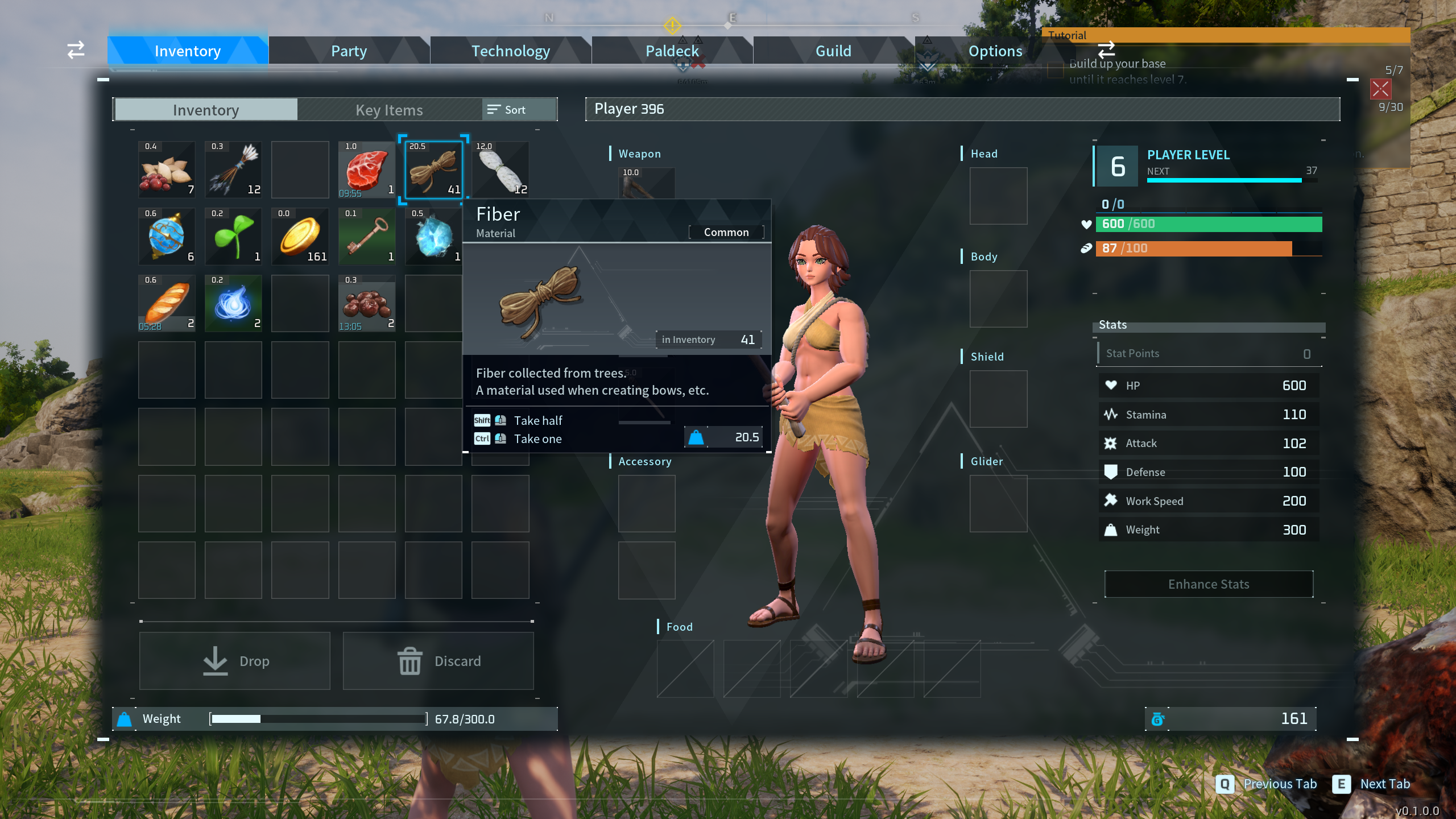Go to the Paldeck tab
The width and height of the screenshot is (1456, 819).
click(x=672, y=51)
